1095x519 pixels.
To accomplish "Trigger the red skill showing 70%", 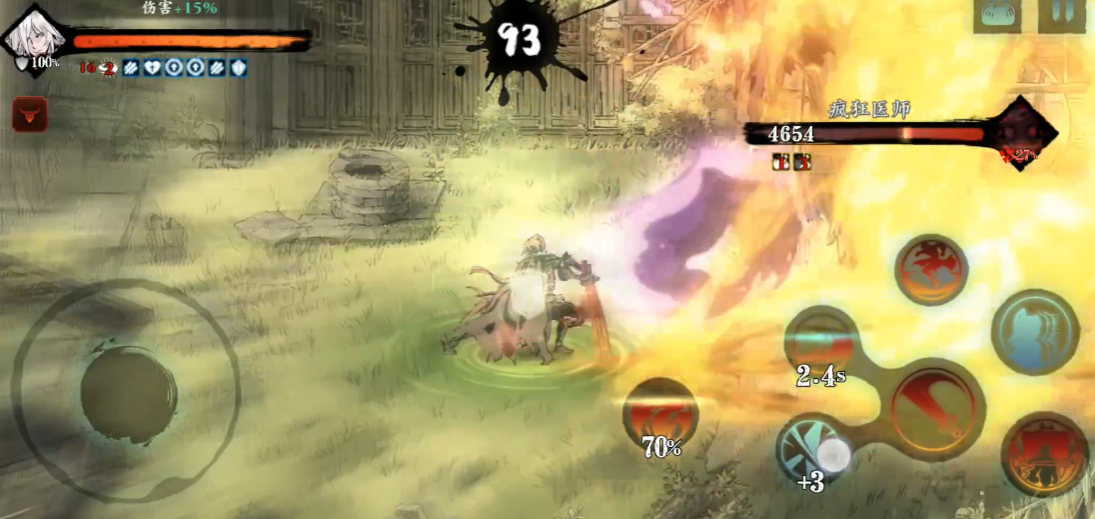I will point(660,413).
